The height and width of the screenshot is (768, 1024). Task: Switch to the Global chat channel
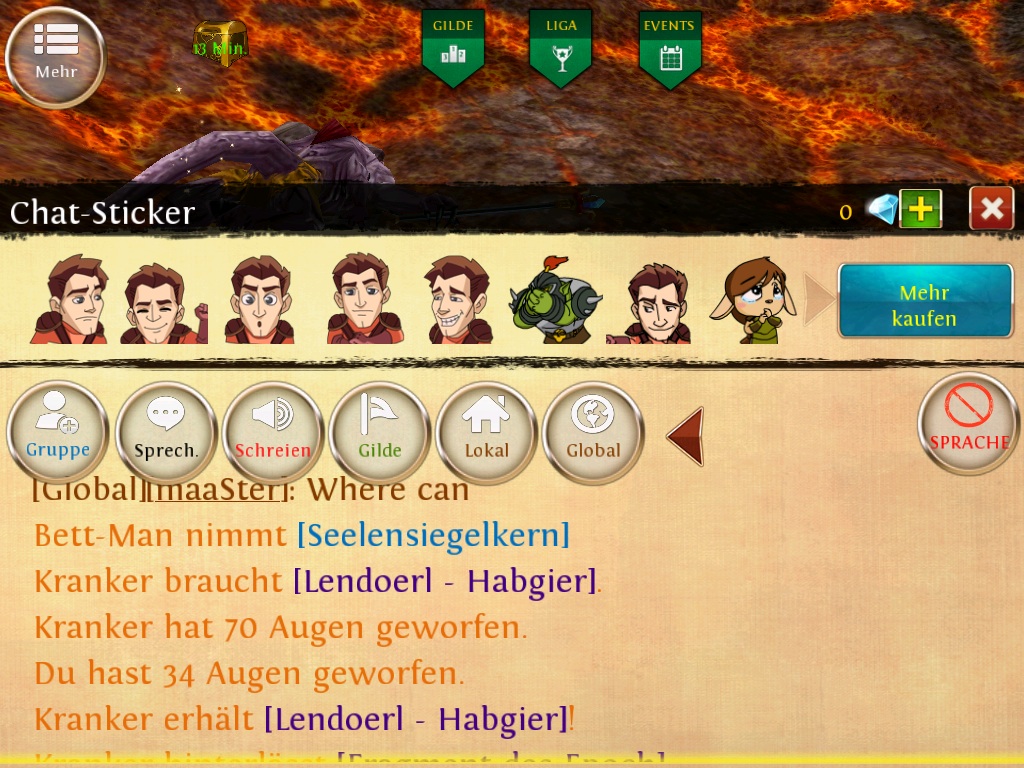coord(593,432)
